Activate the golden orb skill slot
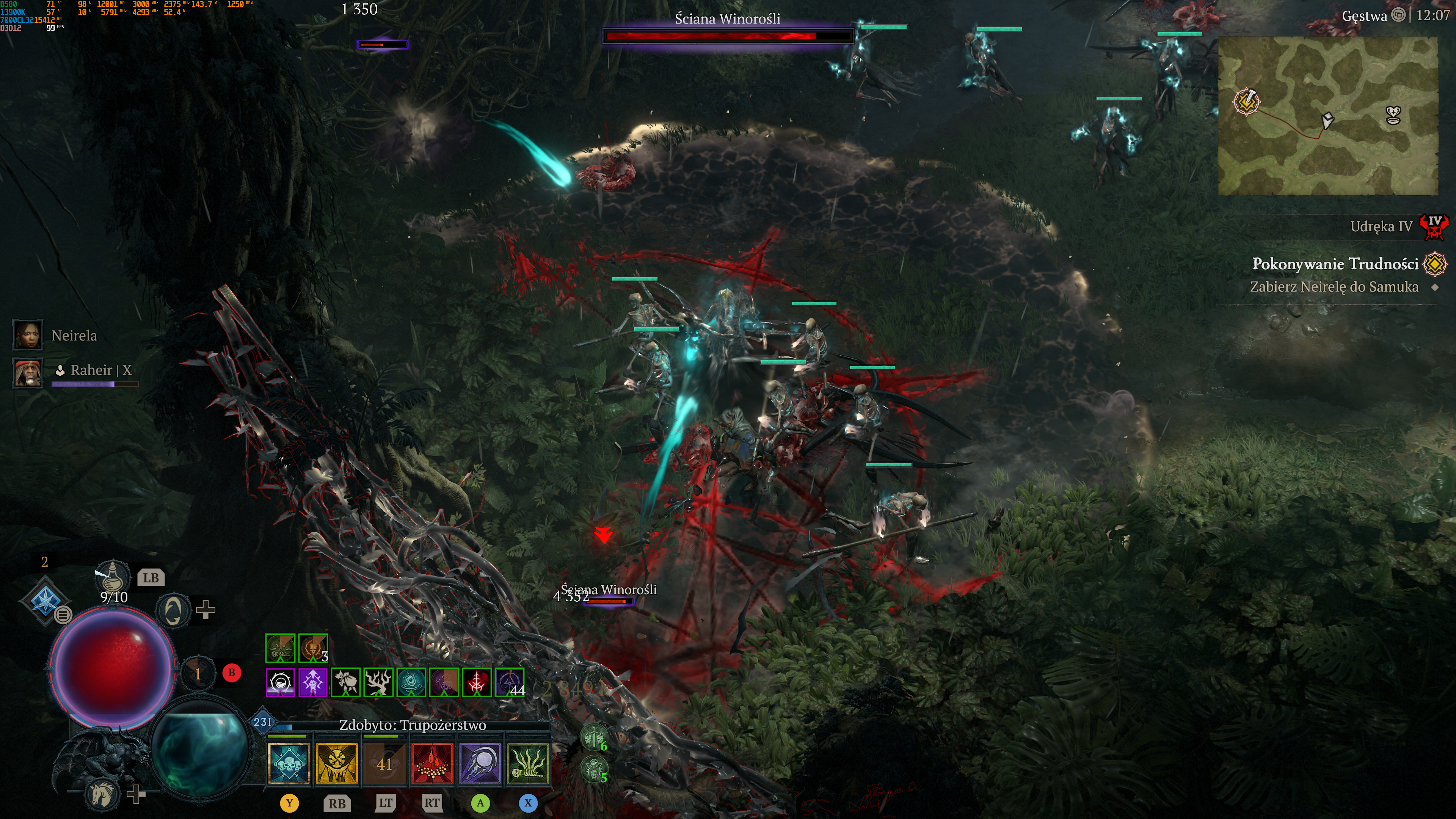Viewport: 1456px width, 819px height. (337, 764)
